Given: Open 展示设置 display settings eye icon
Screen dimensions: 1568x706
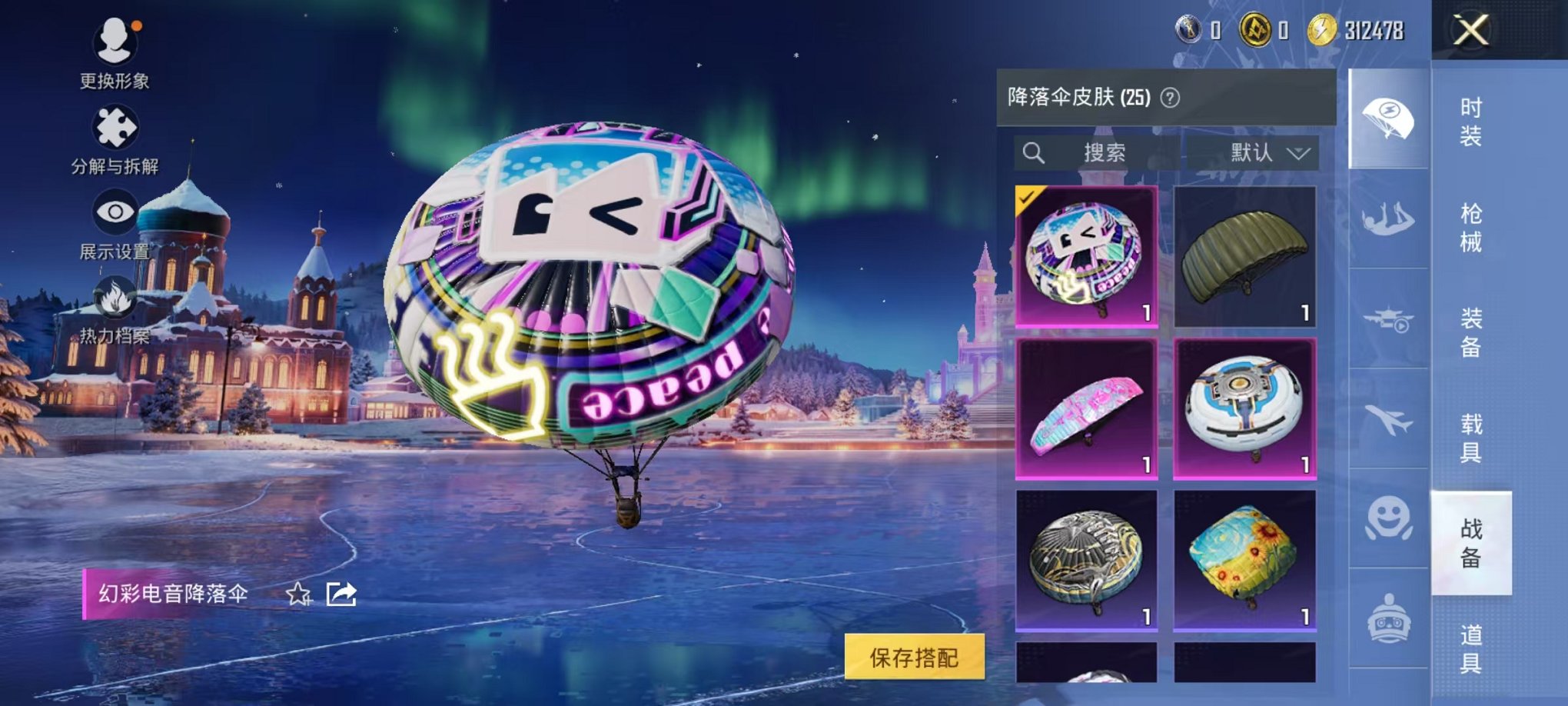Looking at the screenshot, I should point(114,213).
